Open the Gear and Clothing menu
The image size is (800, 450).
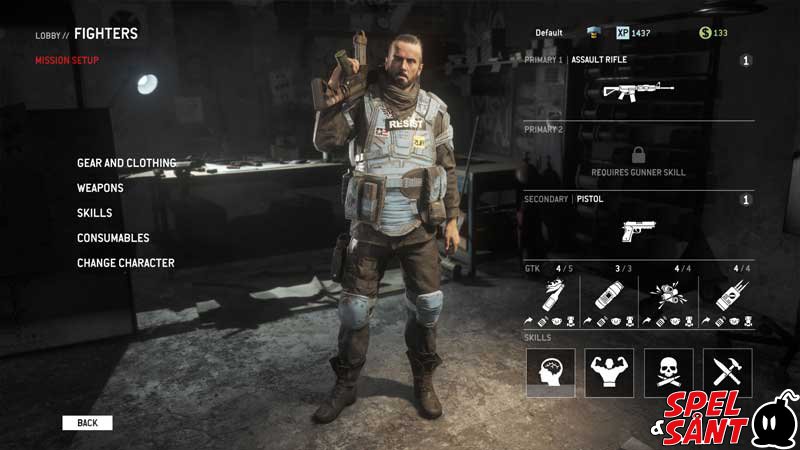[126, 163]
